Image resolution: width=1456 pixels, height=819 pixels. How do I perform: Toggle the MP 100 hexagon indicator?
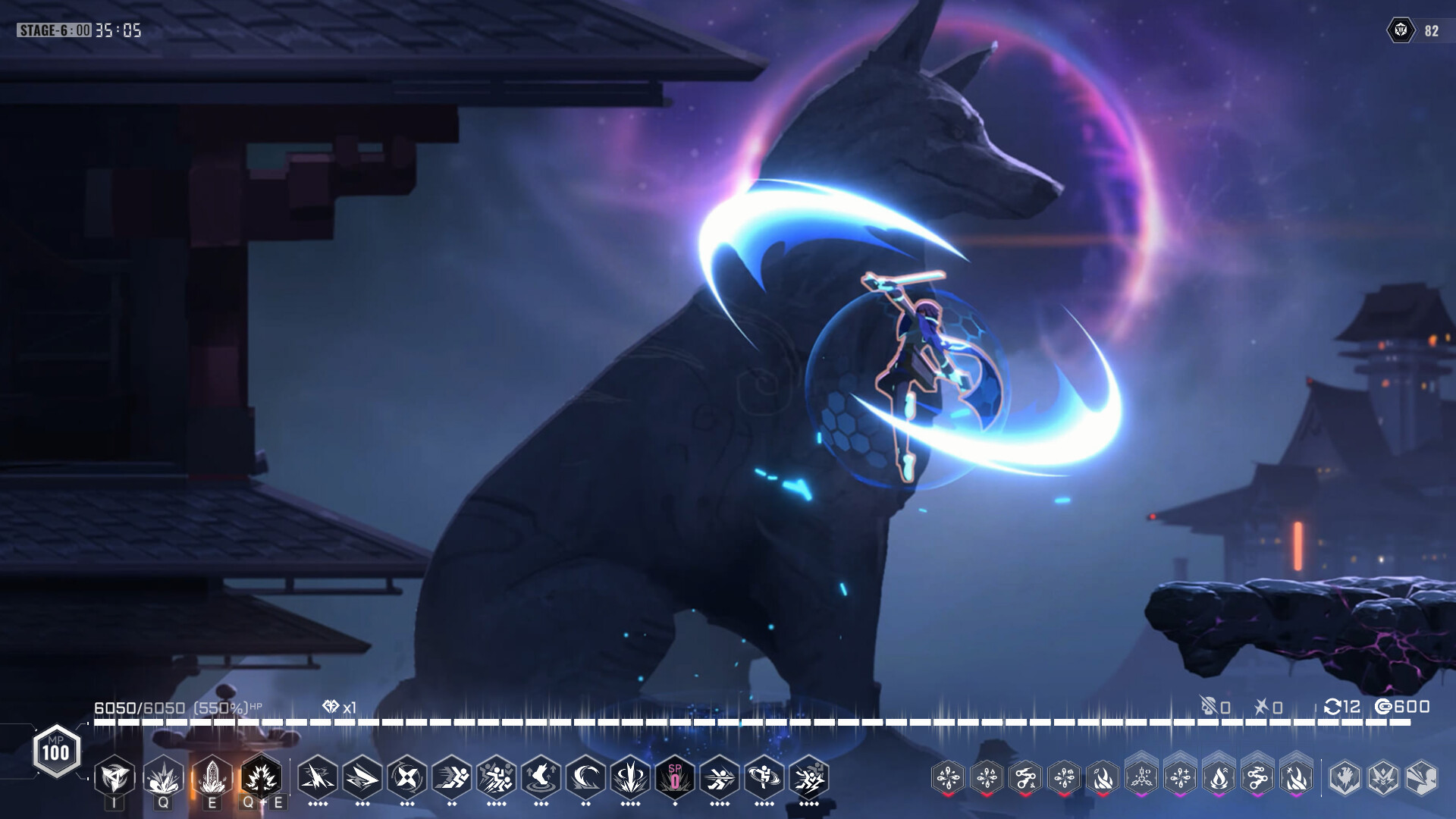pyautogui.click(x=57, y=752)
